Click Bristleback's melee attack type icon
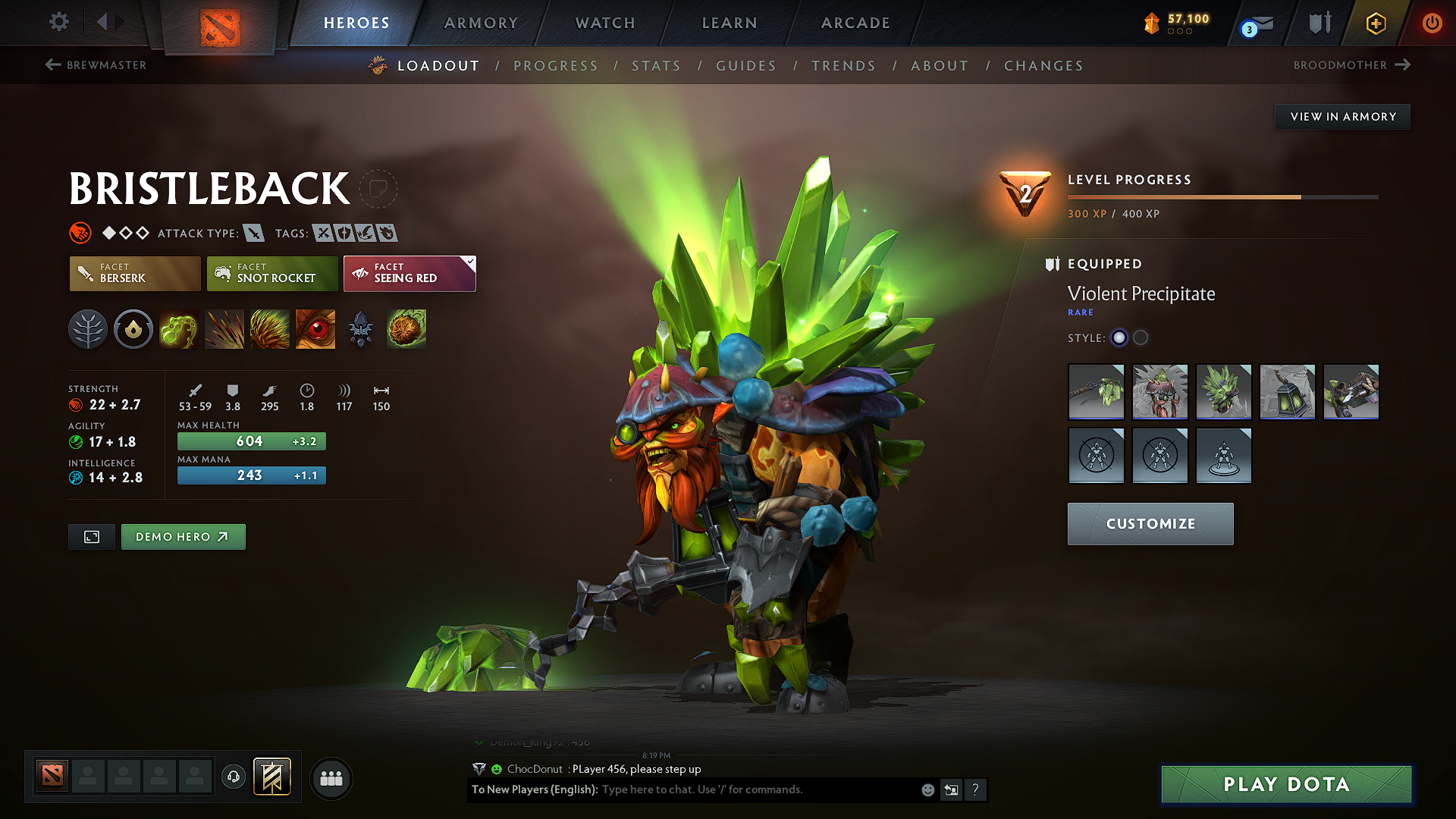 [x=253, y=233]
